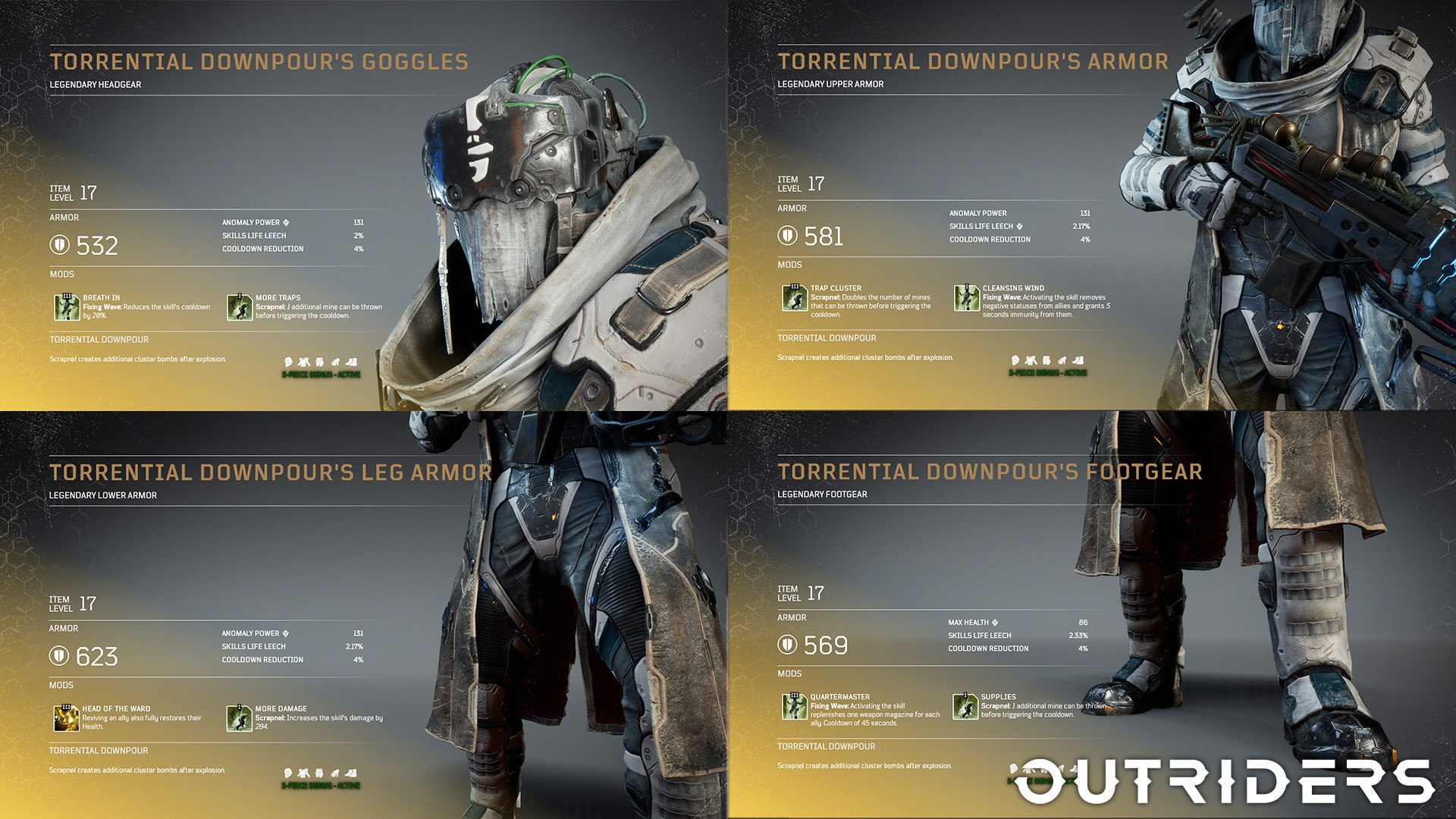Viewport: 1456px width, 819px height.
Task: Open the Trap Cluster mod icon
Action: click(794, 299)
